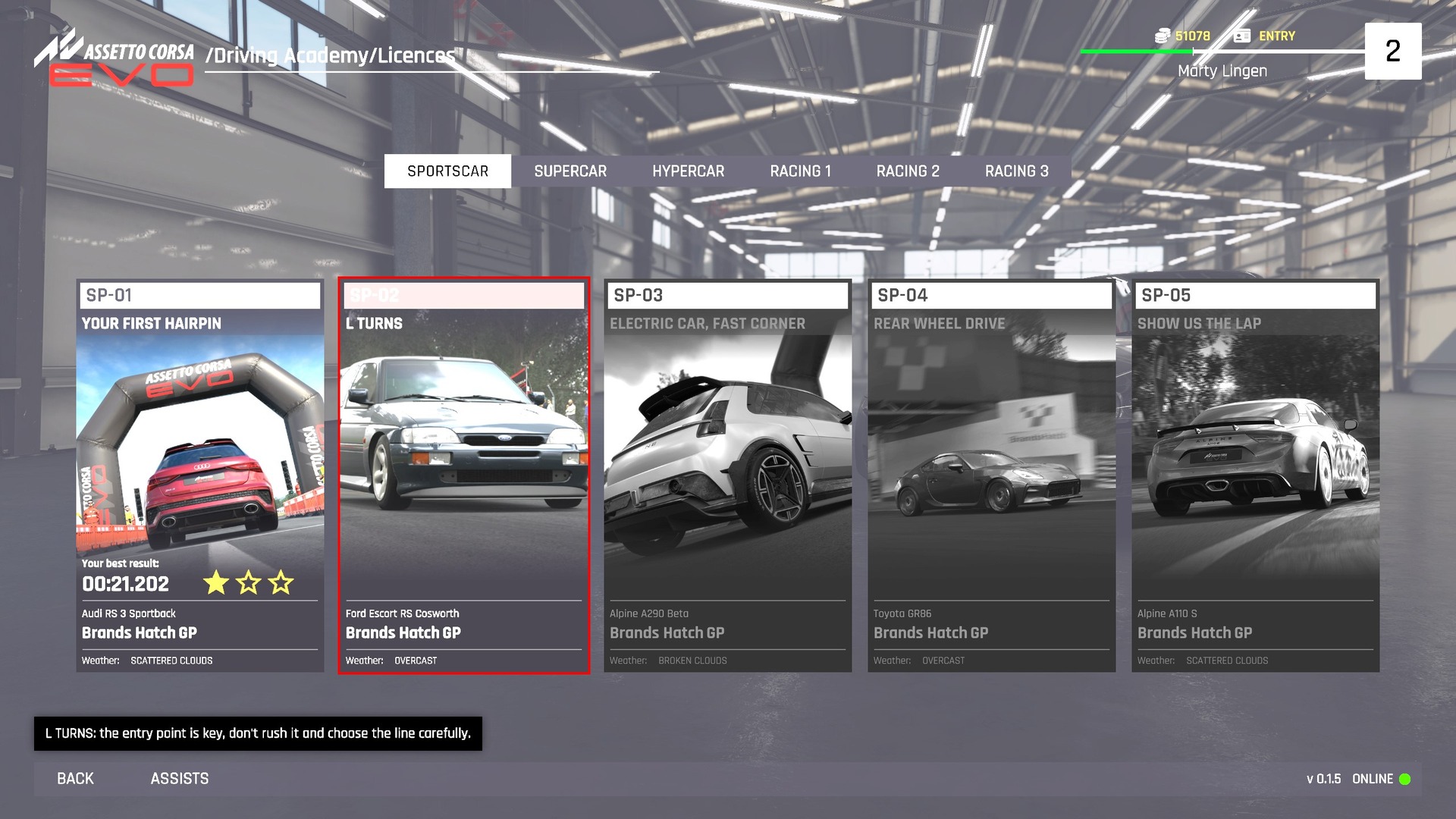Select the Hypercar category tab
The width and height of the screenshot is (1456, 819).
click(x=688, y=171)
